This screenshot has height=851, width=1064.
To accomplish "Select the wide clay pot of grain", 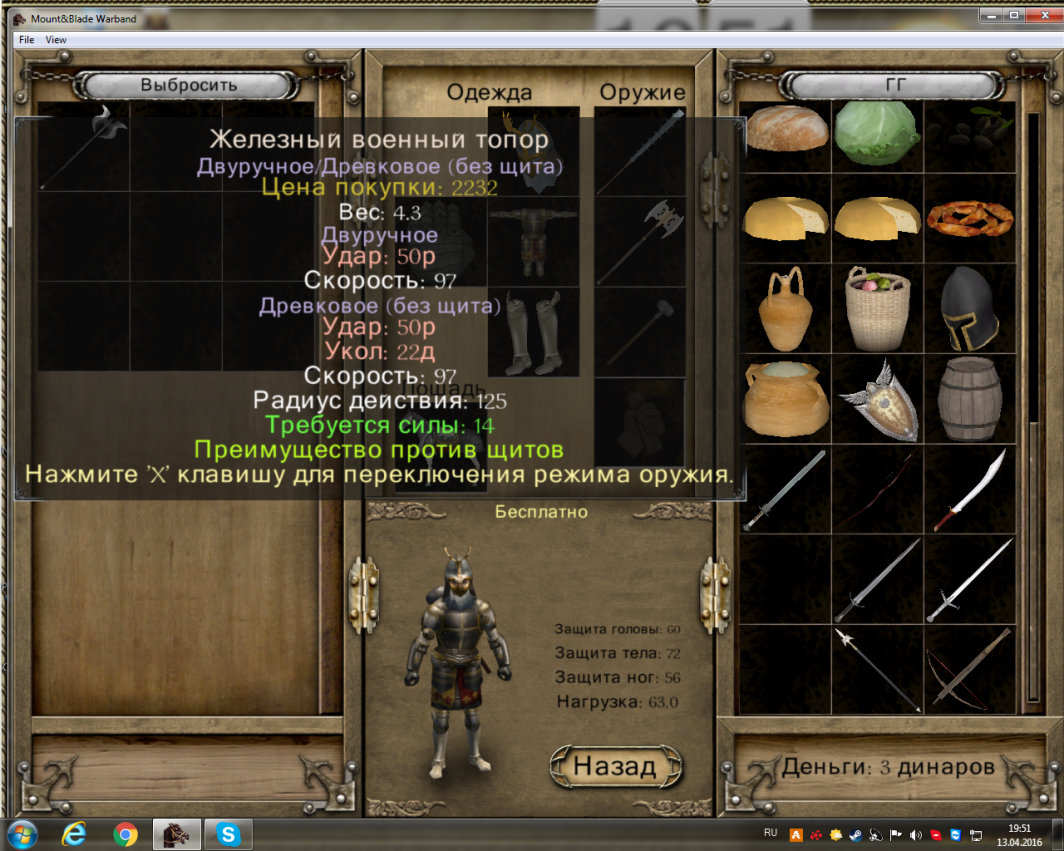I will pyautogui.click(x=786, y=399).
